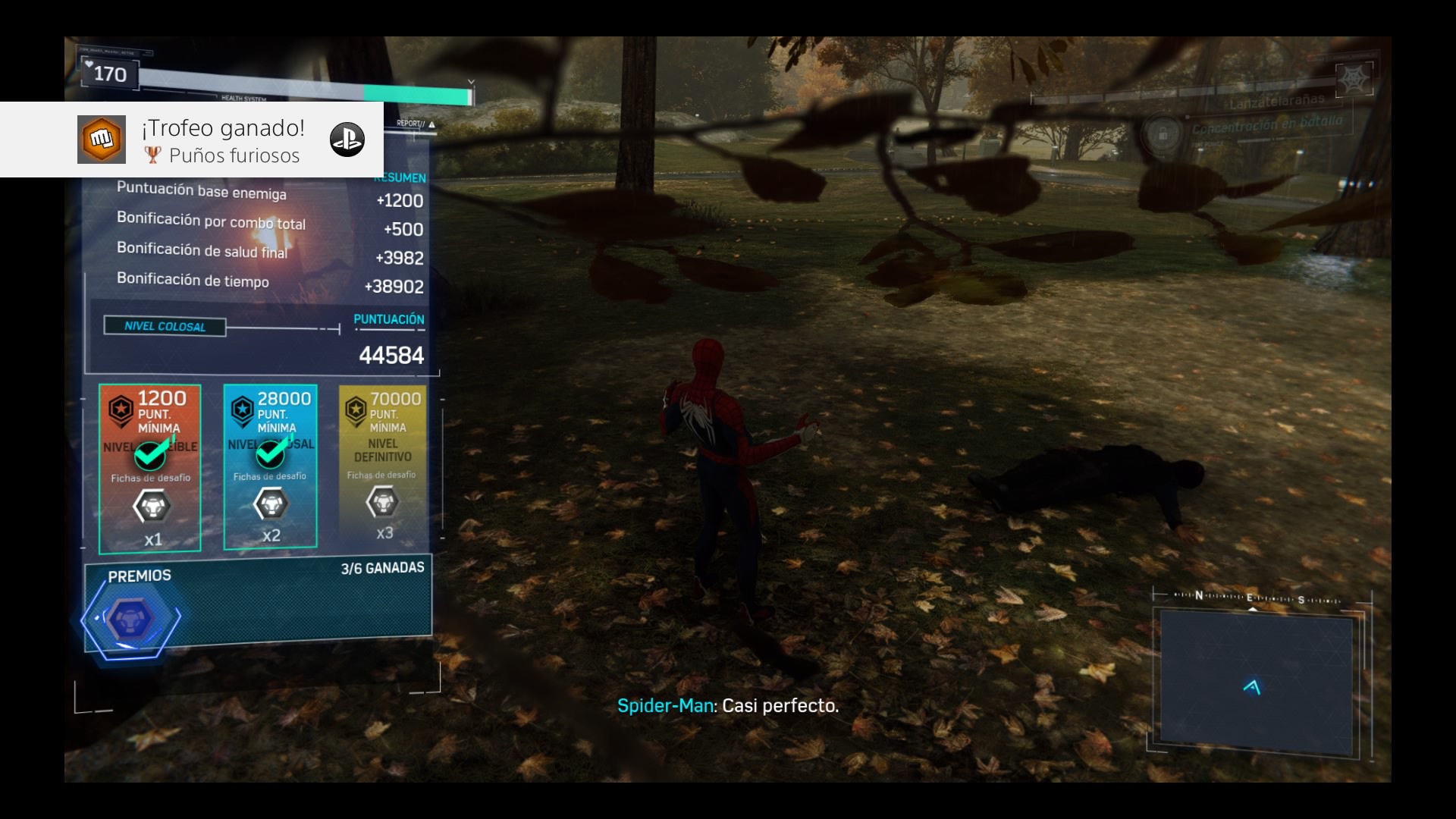This screenshot has height=819, width=1456.
Task: Choose the 28000 points tier card
Action: pos(270,466)
